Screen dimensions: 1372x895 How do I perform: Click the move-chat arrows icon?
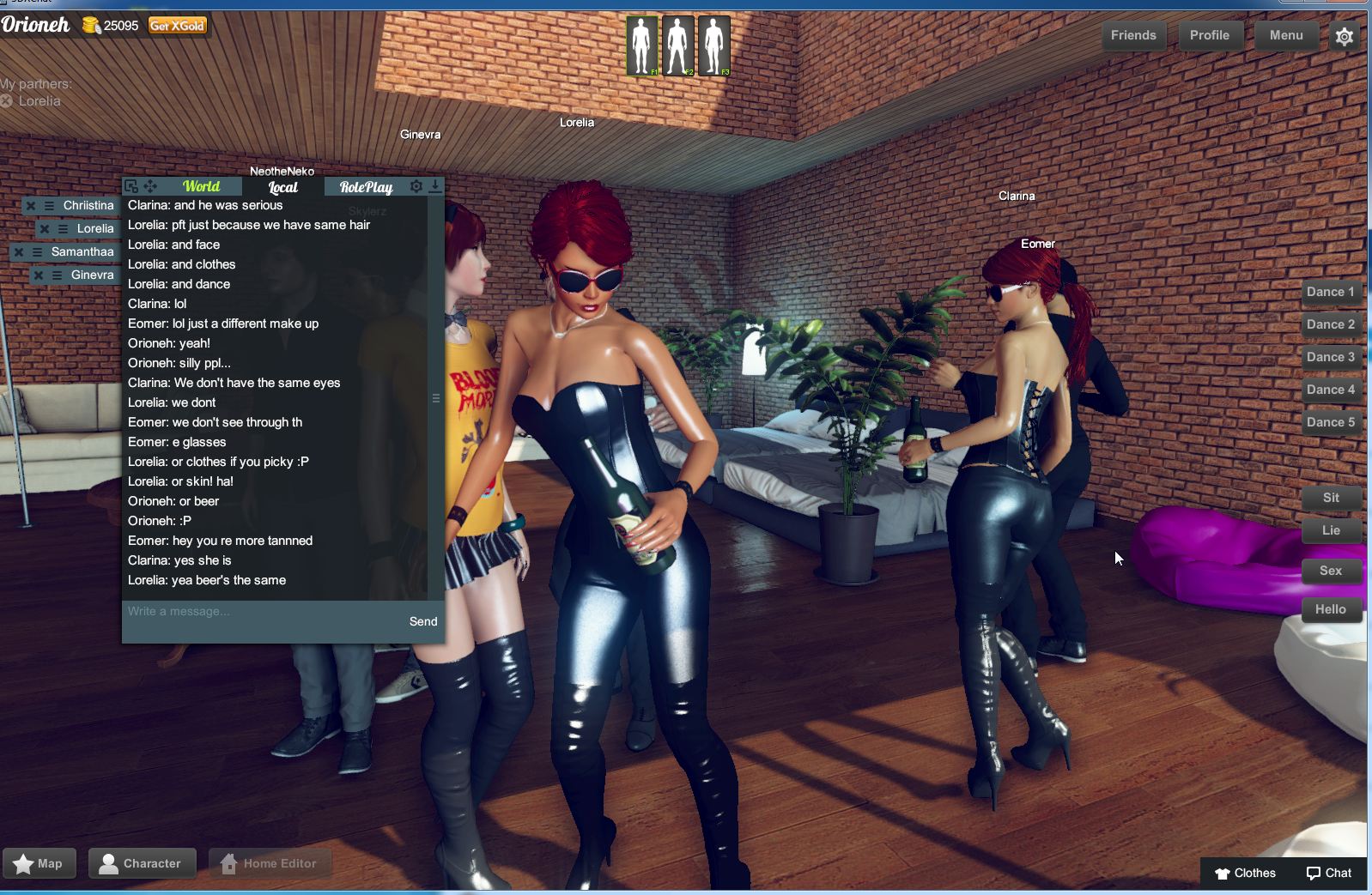click(149, 185)
